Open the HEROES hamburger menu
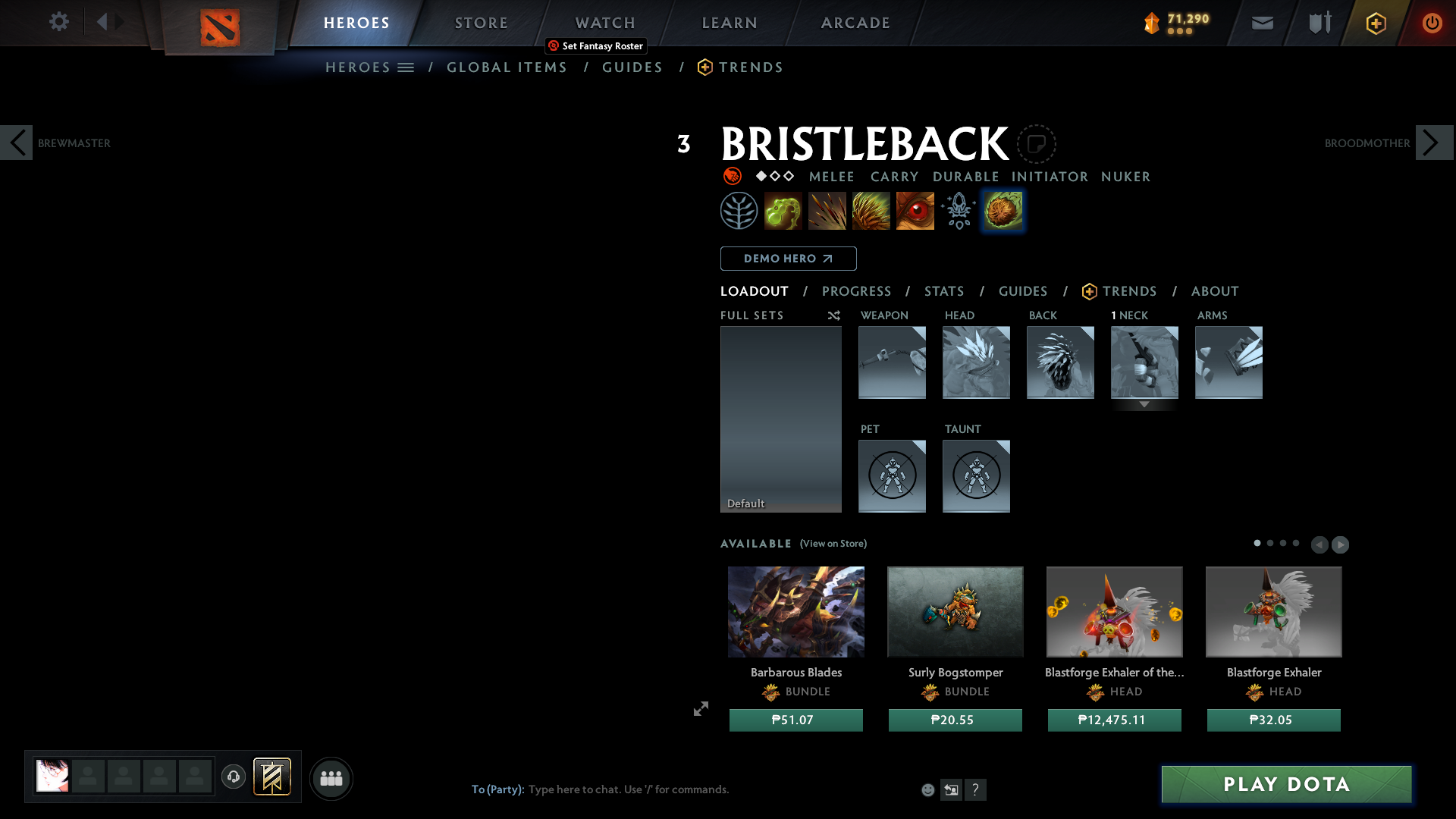1456x819 pixels. point(407,67)
